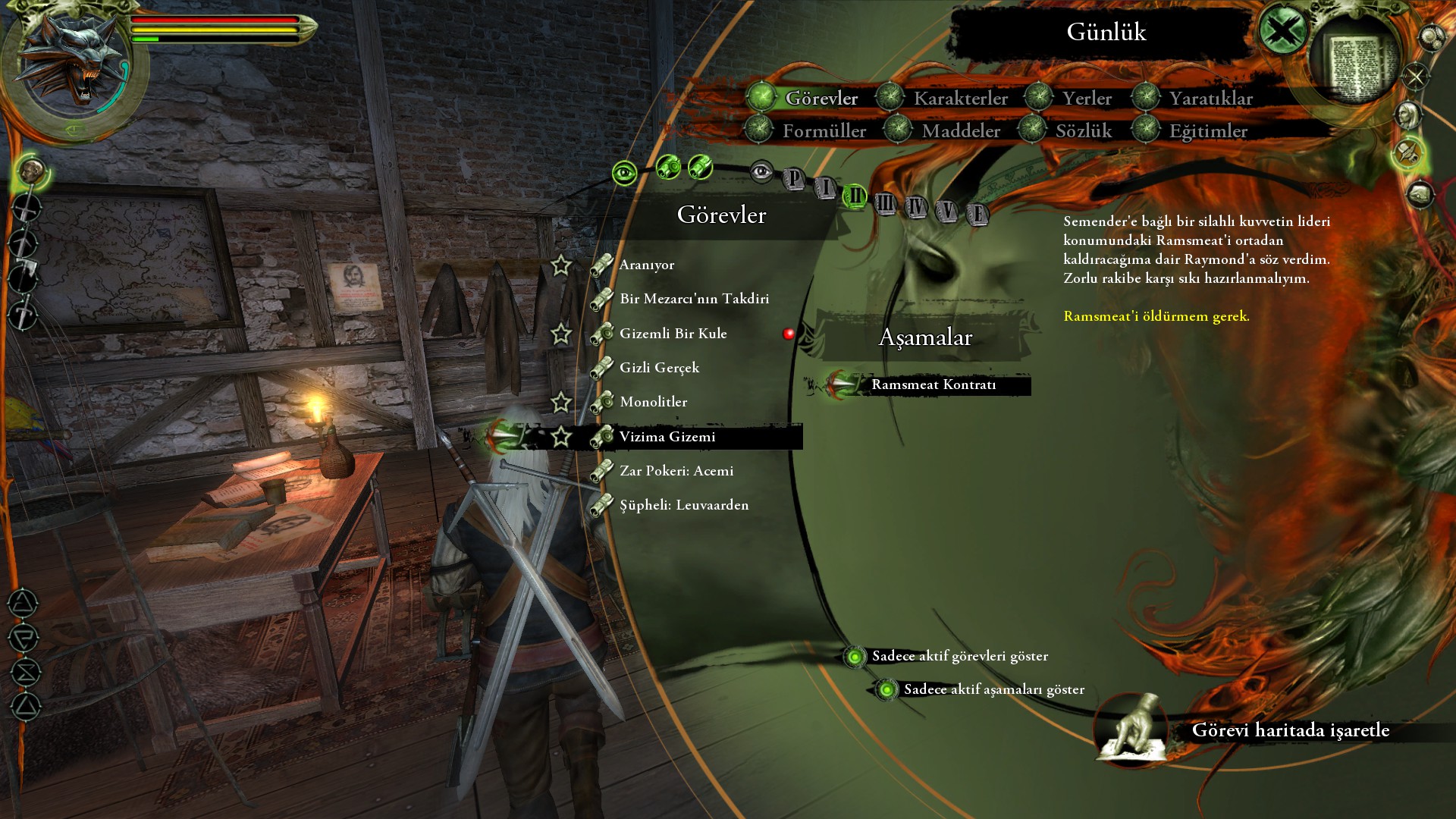Select the Aranıyor quest

coord(646,265)
